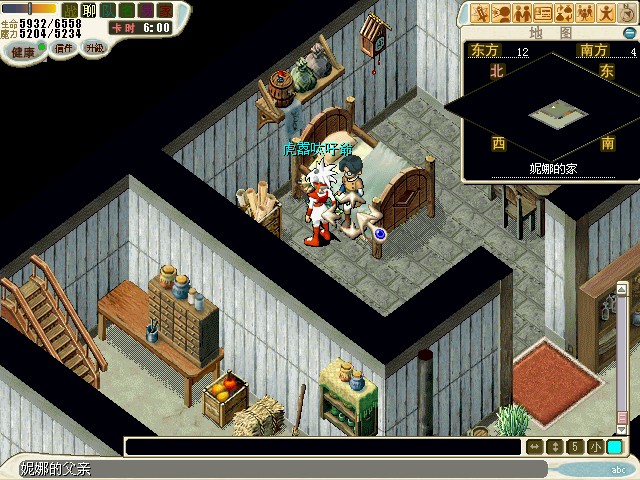640x480 pixels.
Task: Select the cyan chat text color swatch
Action: 614,447
